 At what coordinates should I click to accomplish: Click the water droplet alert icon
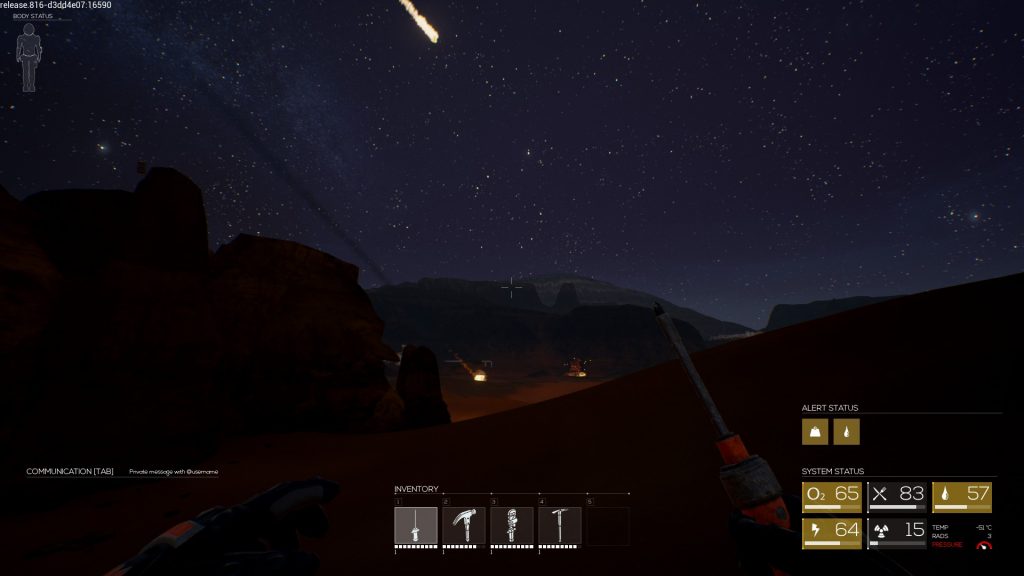click(847, 432)
